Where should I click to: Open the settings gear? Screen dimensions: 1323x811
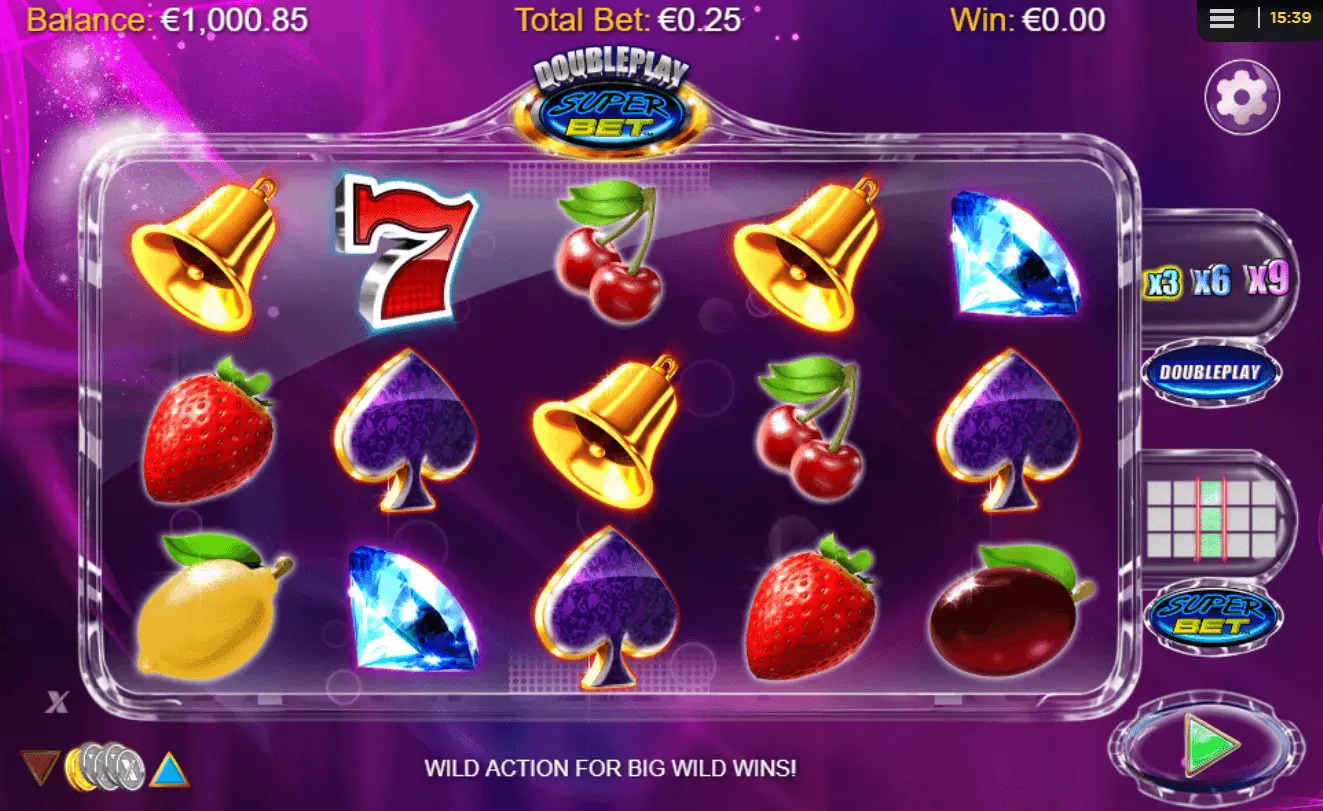1242,97
